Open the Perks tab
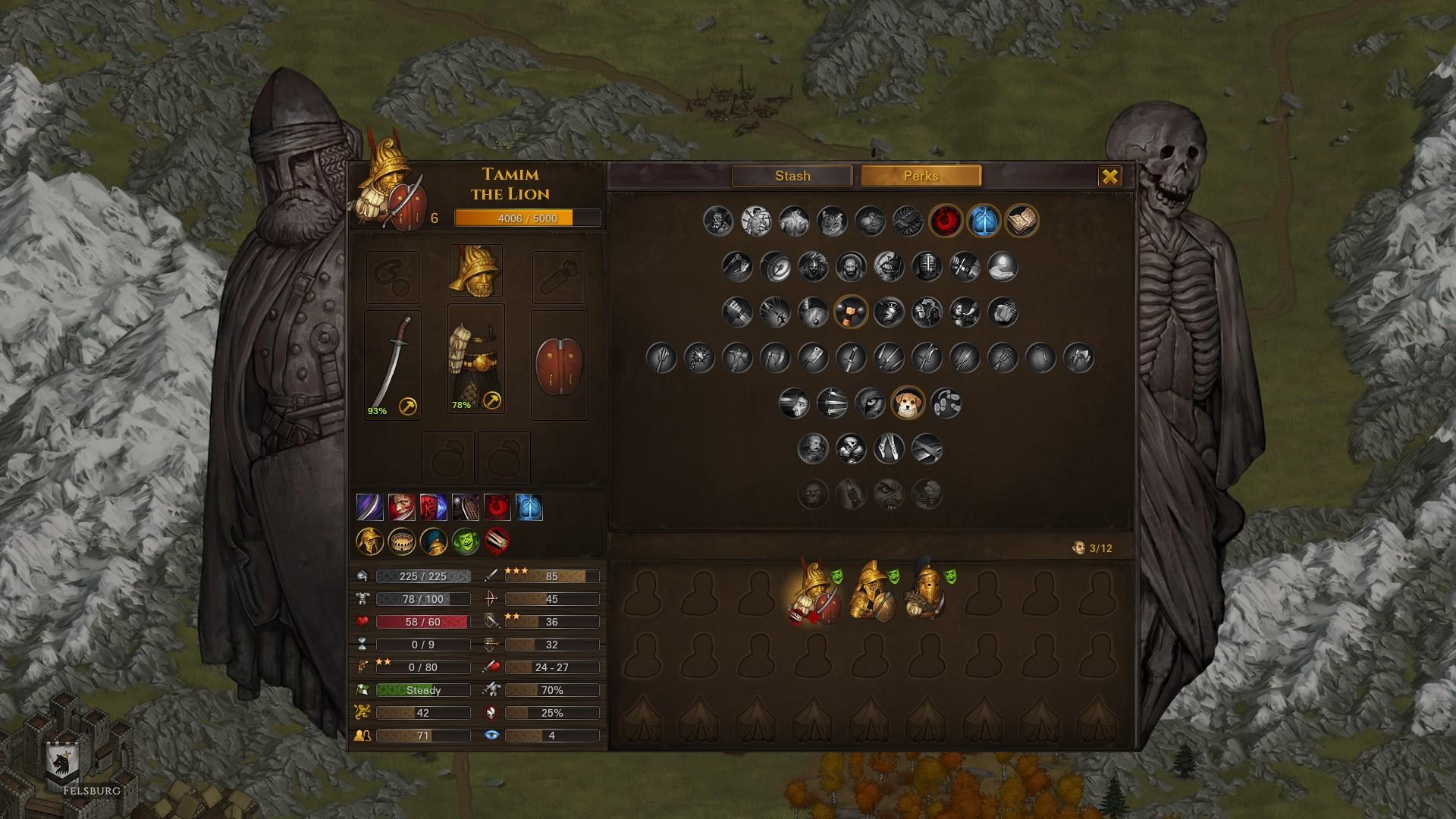Screen dimensions: 1456x819 tap(921, 176)
